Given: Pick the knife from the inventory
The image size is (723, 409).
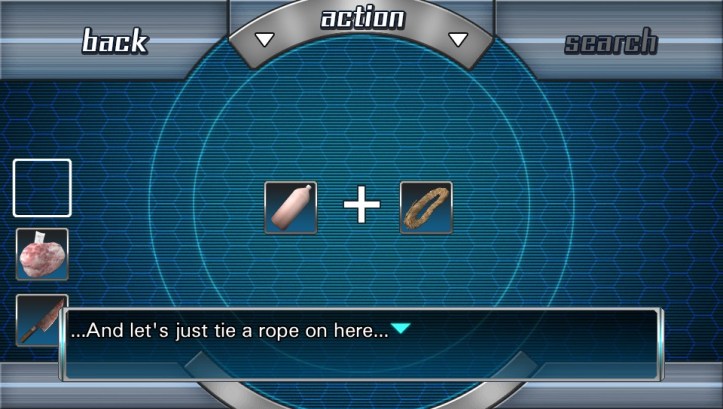Looking at the screenshot, I should [40, 316].
